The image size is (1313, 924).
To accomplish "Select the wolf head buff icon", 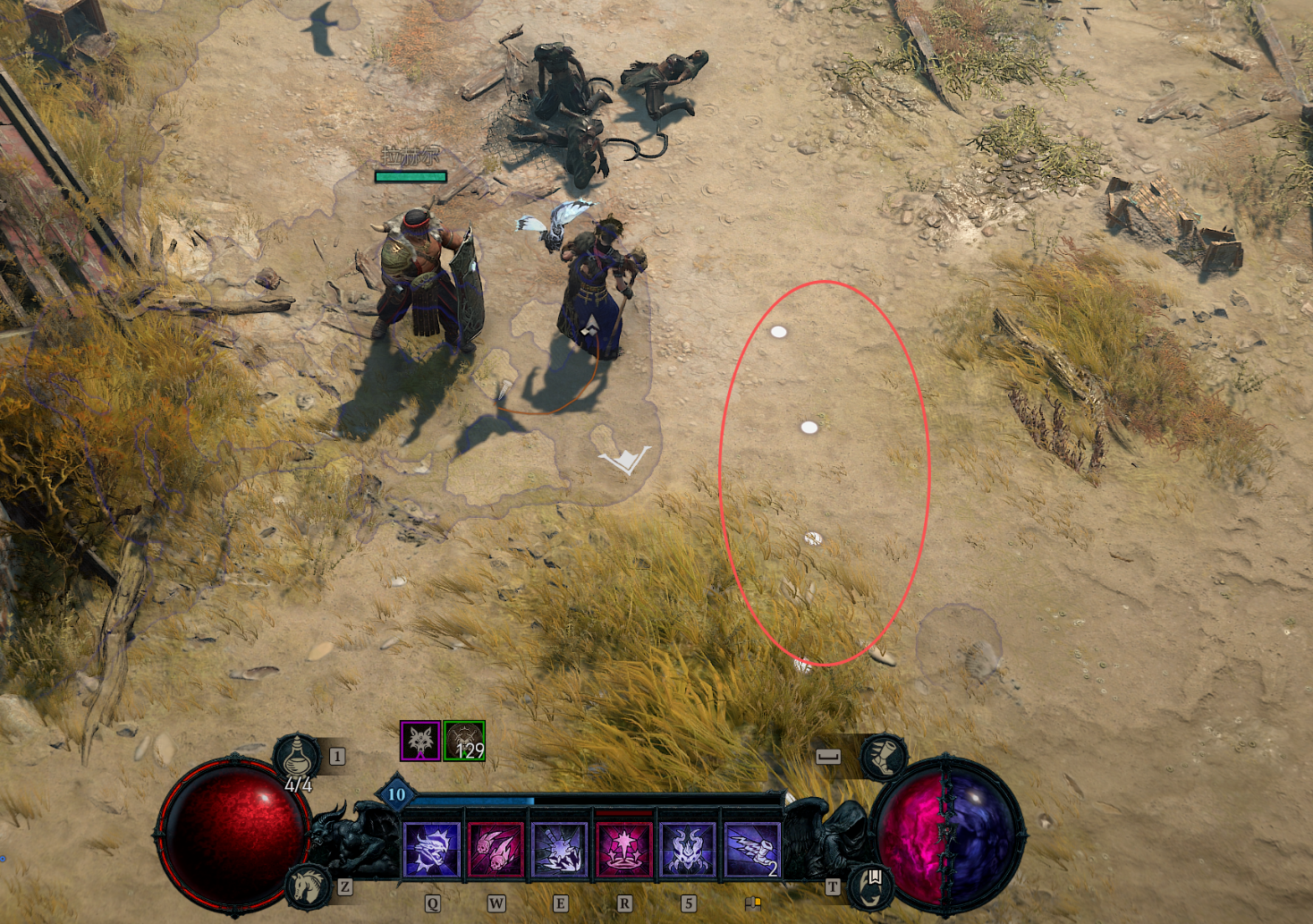I will click(420, 741).
